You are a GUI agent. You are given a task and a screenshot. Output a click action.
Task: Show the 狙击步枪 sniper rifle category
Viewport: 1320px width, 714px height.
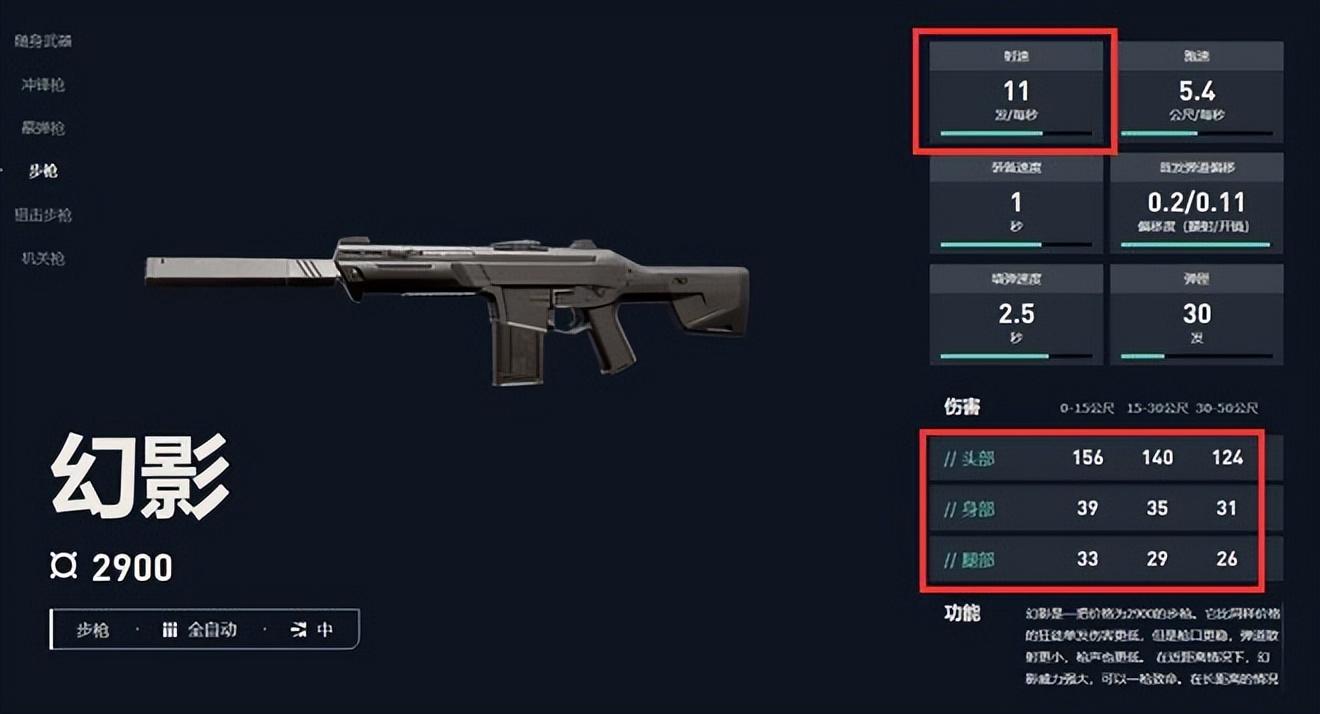43,215
